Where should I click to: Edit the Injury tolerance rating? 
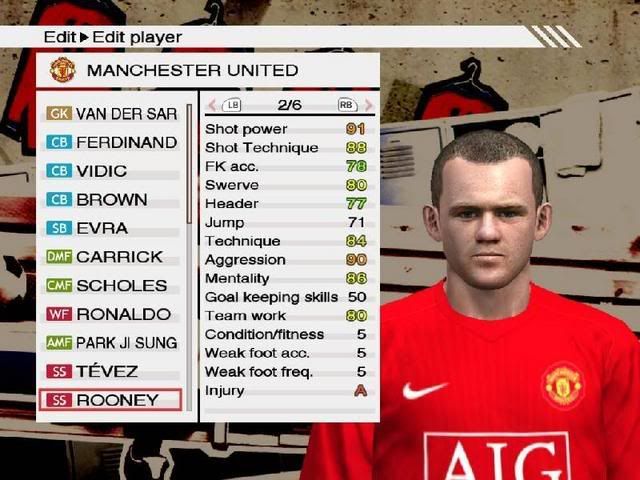pyautogui.click(x=360, y=391)
